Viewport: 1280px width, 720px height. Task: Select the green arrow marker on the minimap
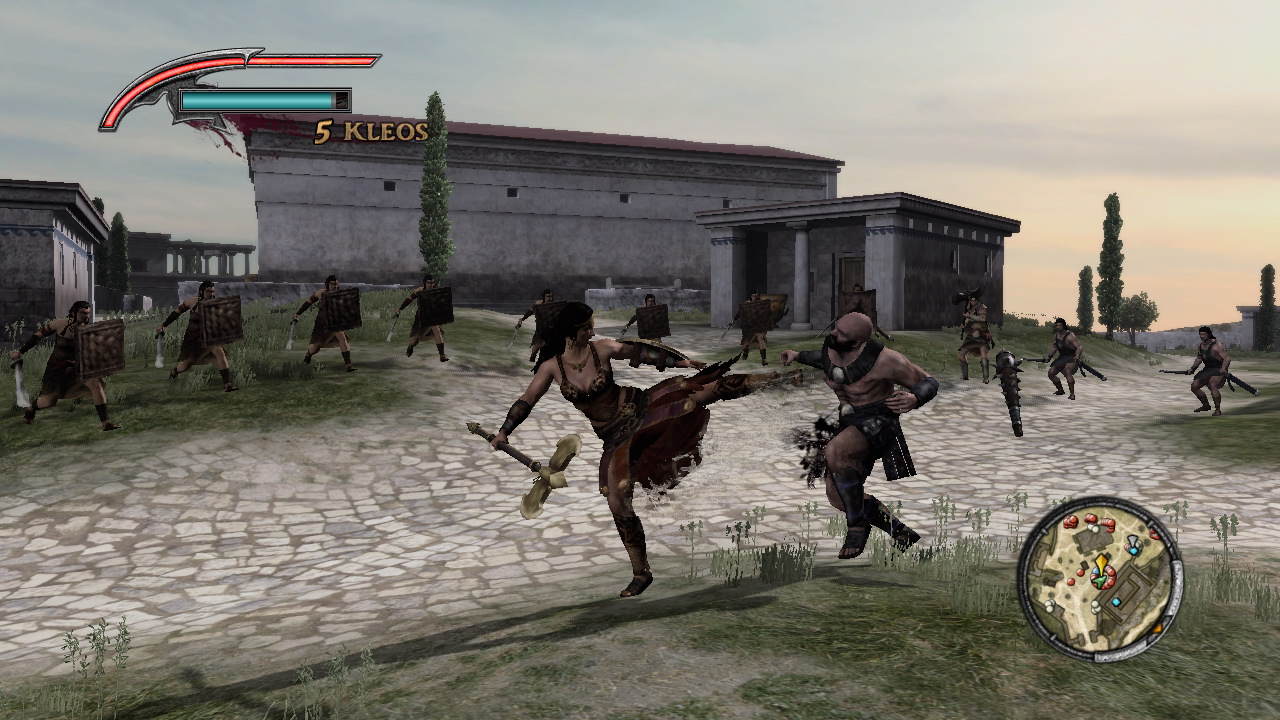point(1101,581)
